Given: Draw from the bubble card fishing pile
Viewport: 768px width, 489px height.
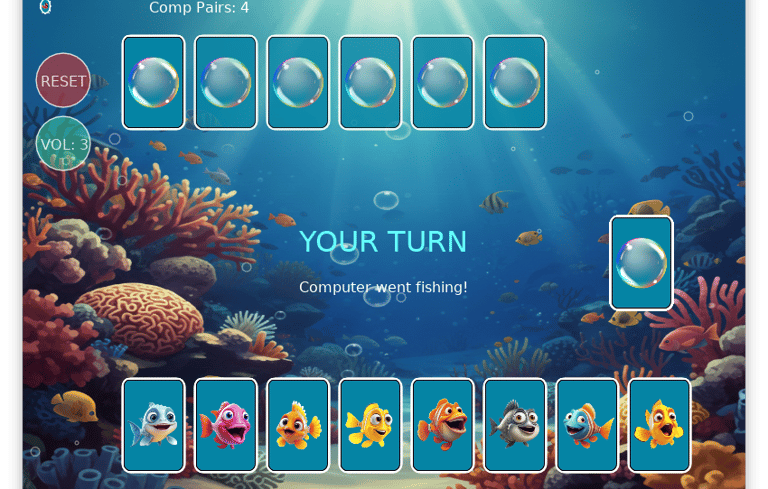Looking at the screenshot, I should (641, 263).
